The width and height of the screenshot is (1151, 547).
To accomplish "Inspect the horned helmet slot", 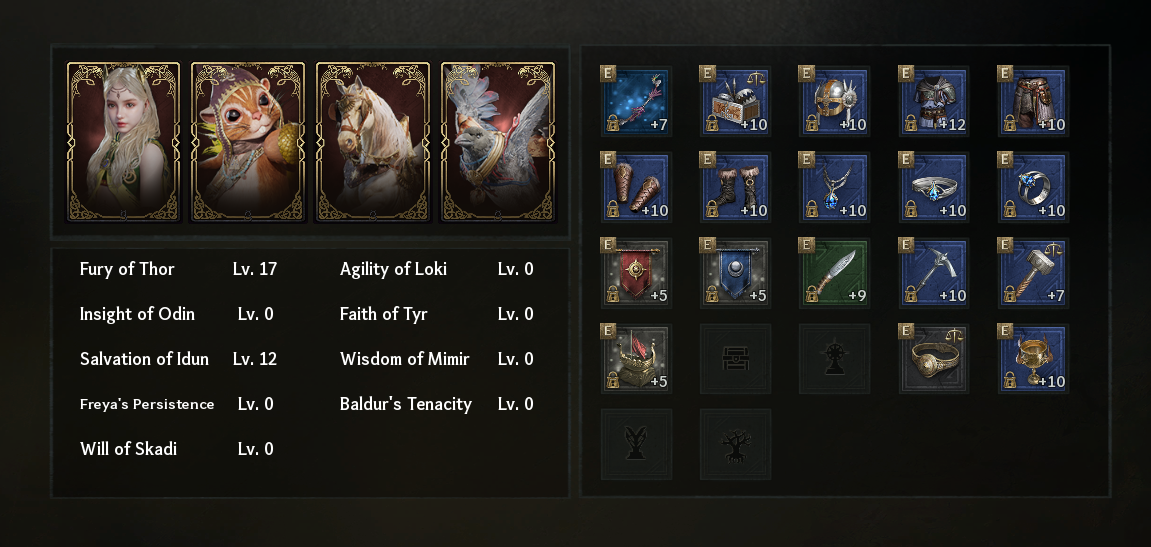I will tap(835, 101).
